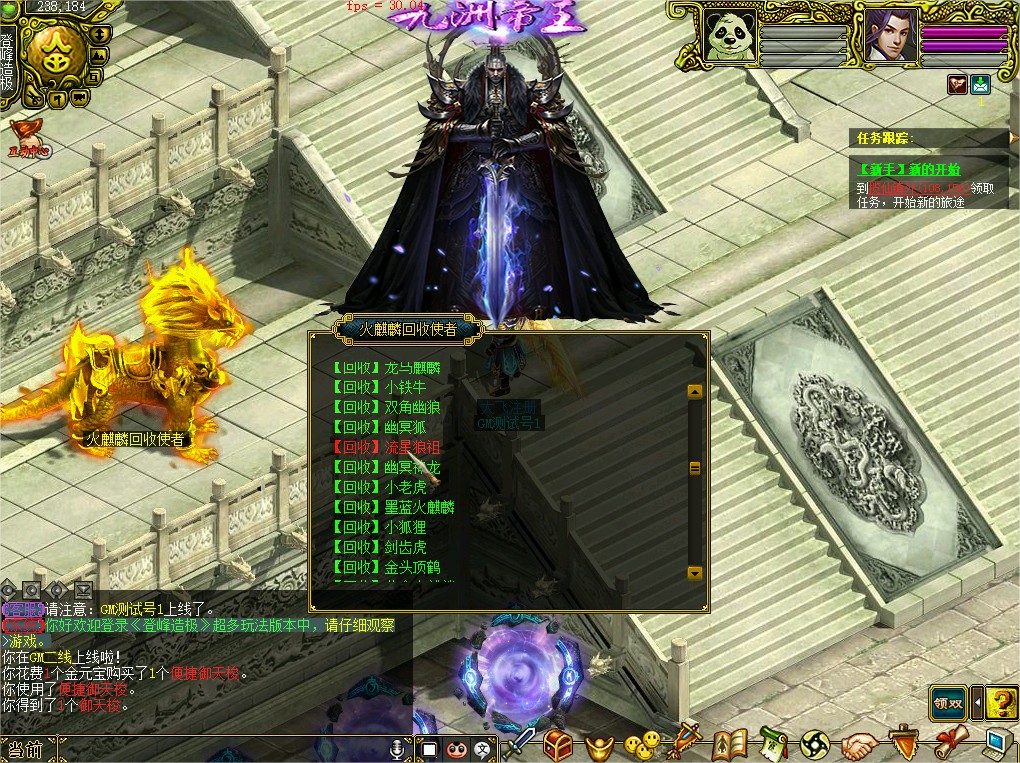The image size is (1020, 763).
Task: Click the 领双 button
Action: click(x=948, y=703)
